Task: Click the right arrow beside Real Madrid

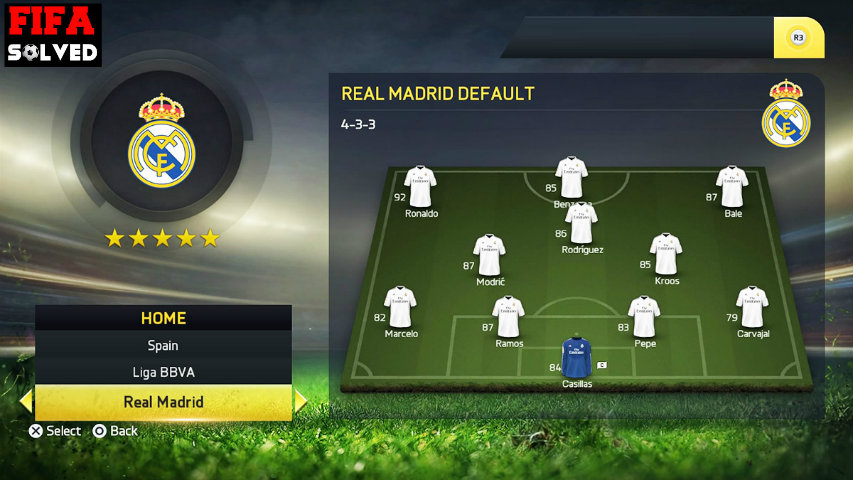Action: click(300, 402)
